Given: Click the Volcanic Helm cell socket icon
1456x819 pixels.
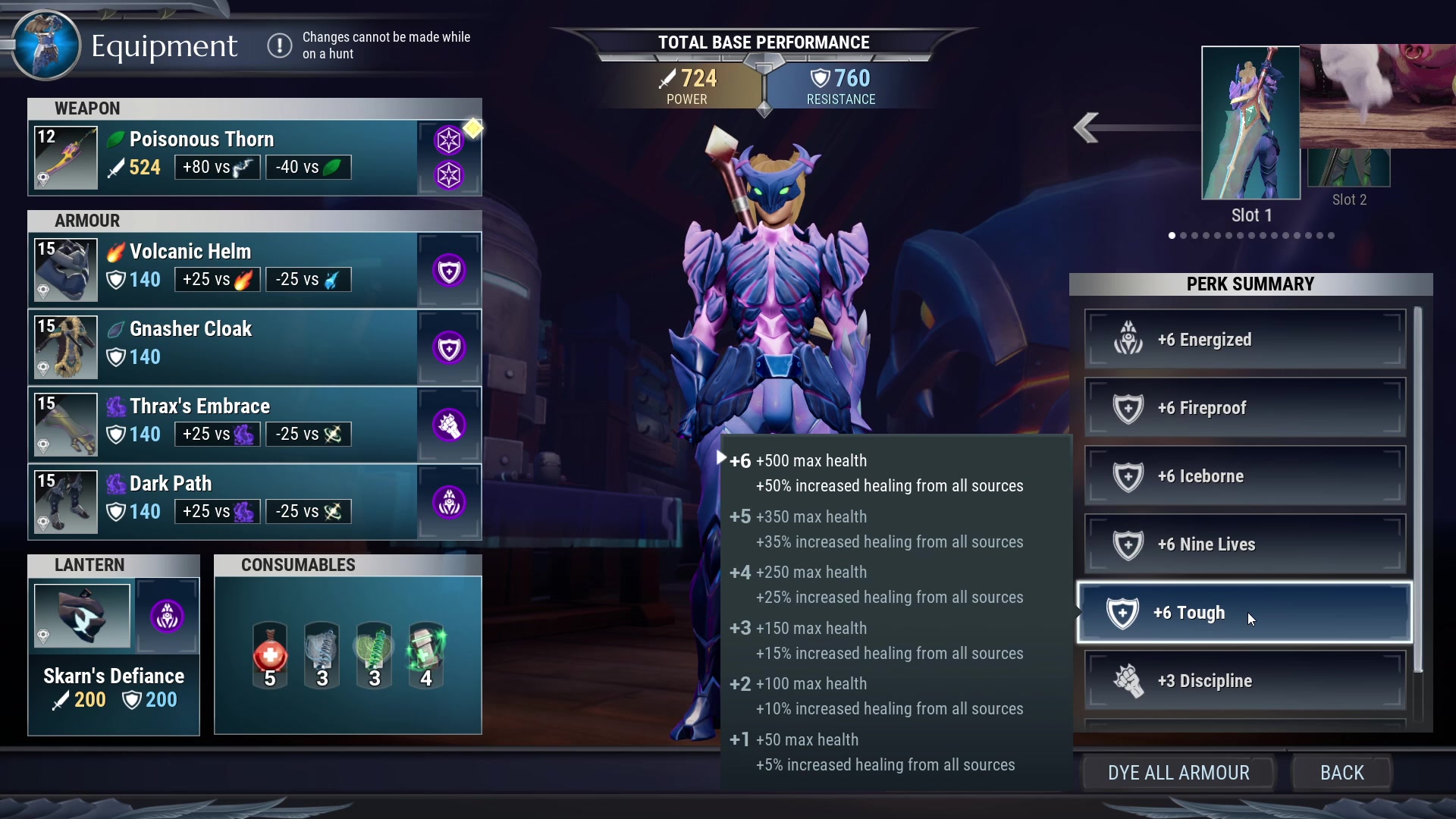Looking at the screenshot, I should pyautogui.click(x=449, y=271).
